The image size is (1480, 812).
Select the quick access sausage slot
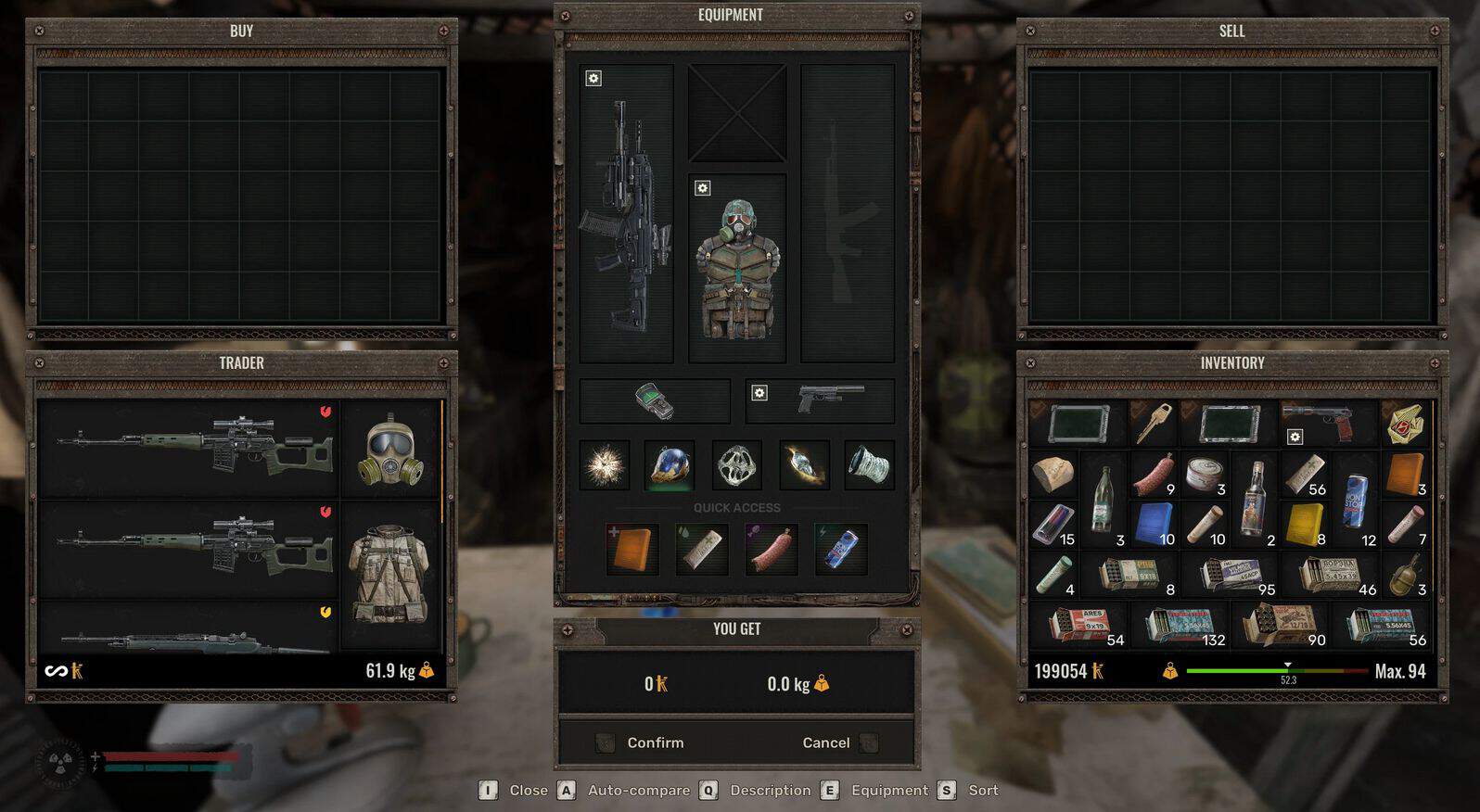[772, 549]
